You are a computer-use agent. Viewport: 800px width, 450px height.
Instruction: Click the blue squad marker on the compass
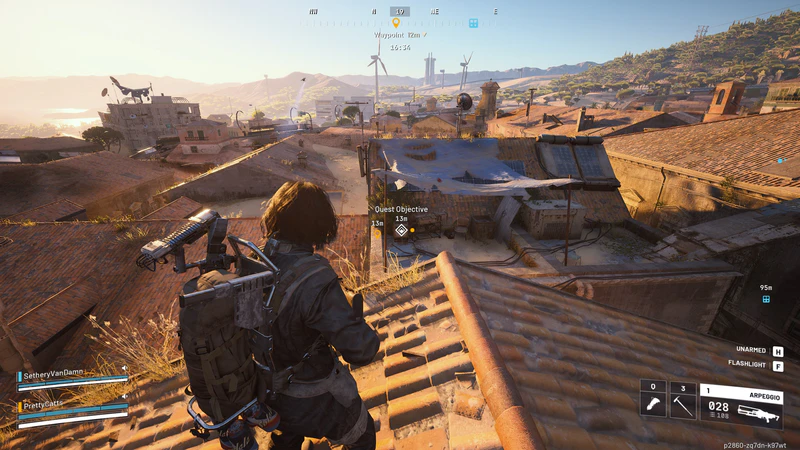[x=473, y=23]
